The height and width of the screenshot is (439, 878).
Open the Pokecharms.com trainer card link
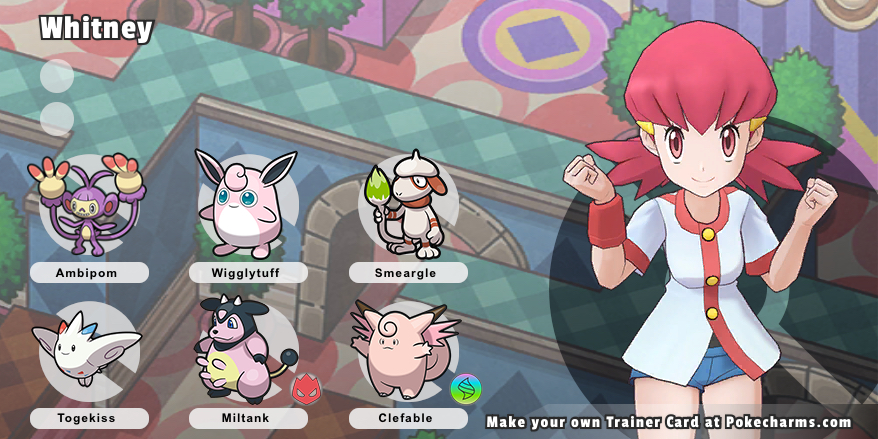669,422
